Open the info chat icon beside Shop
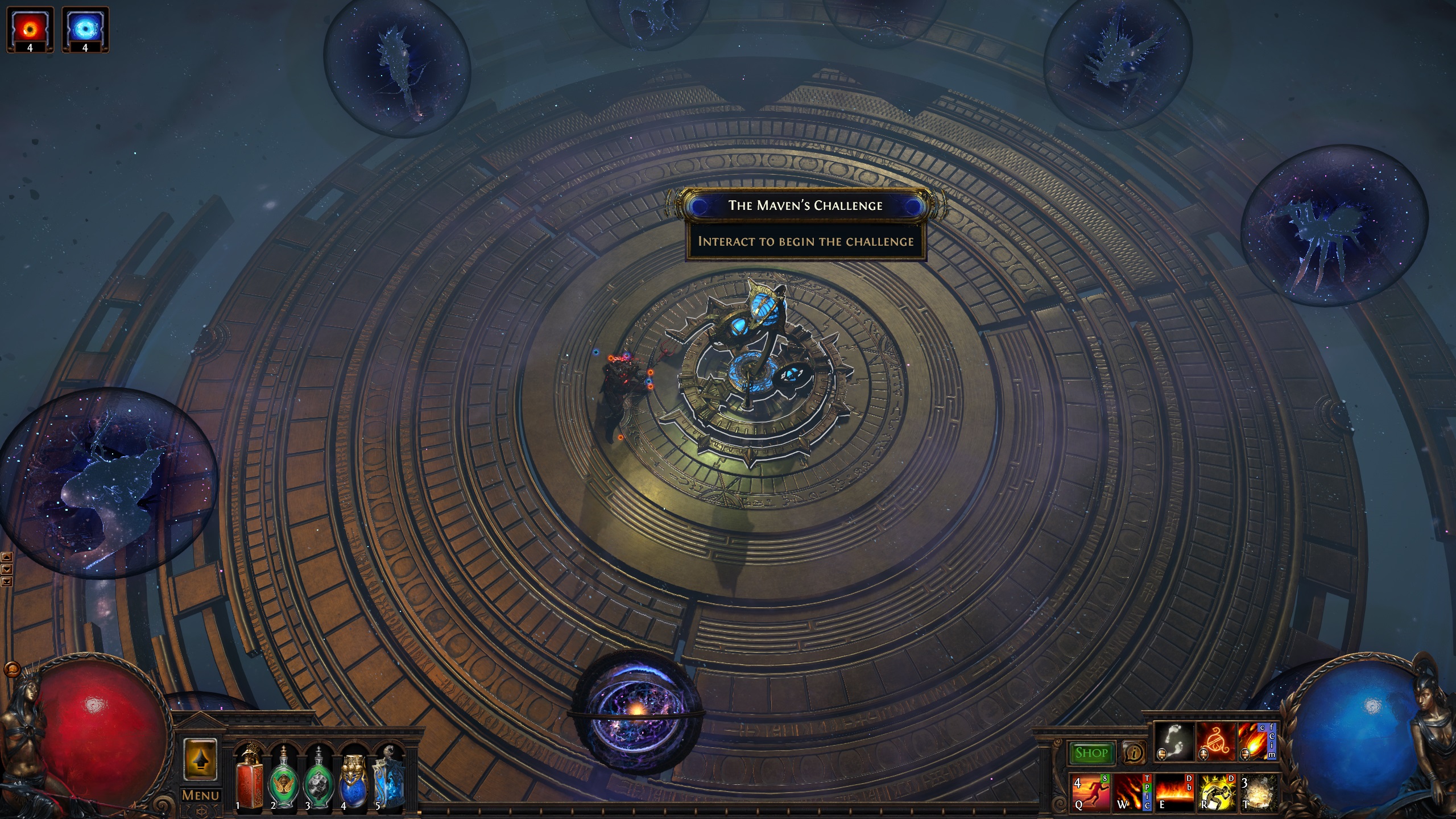This screenshot has width=1456, height=819. pyautogui.click(x=1134, y=753)
